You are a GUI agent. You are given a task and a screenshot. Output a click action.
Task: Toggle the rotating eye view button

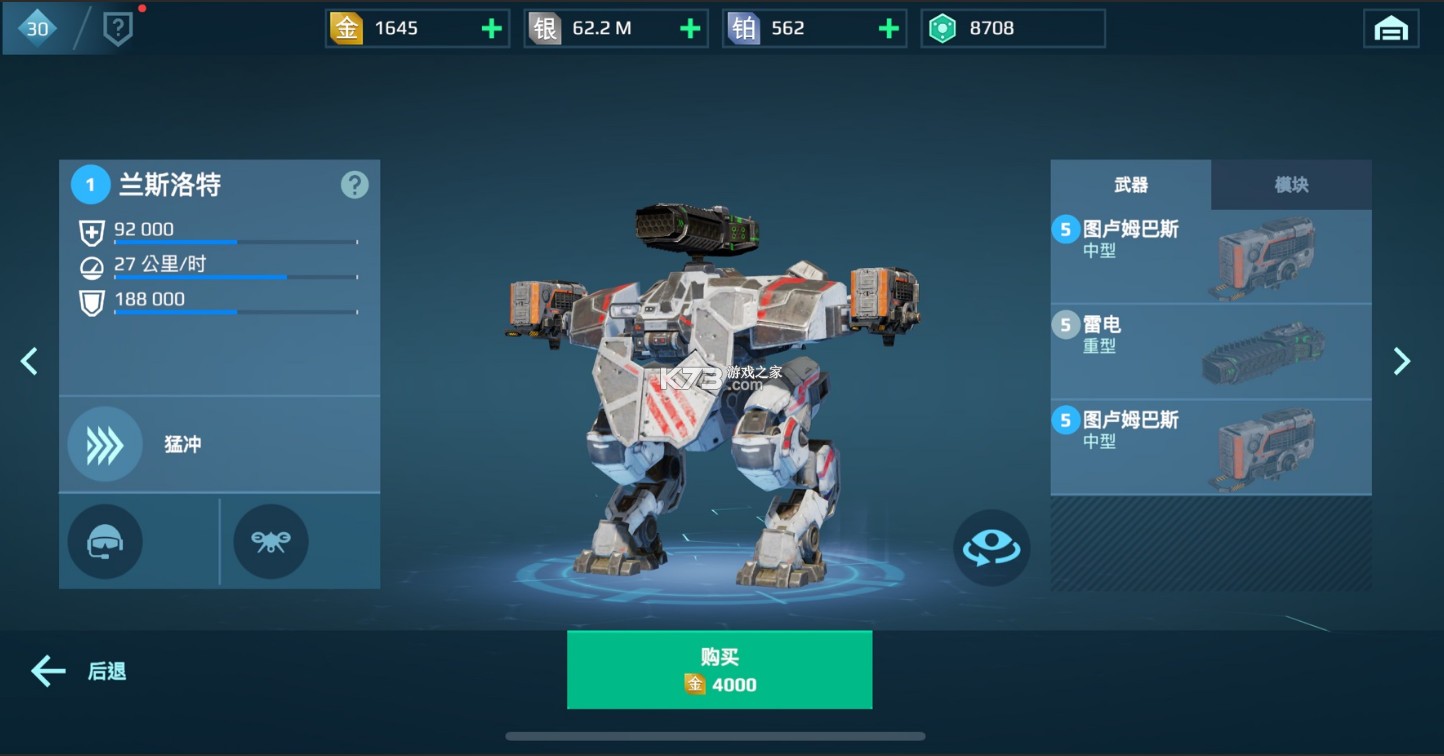click(991, 547)
